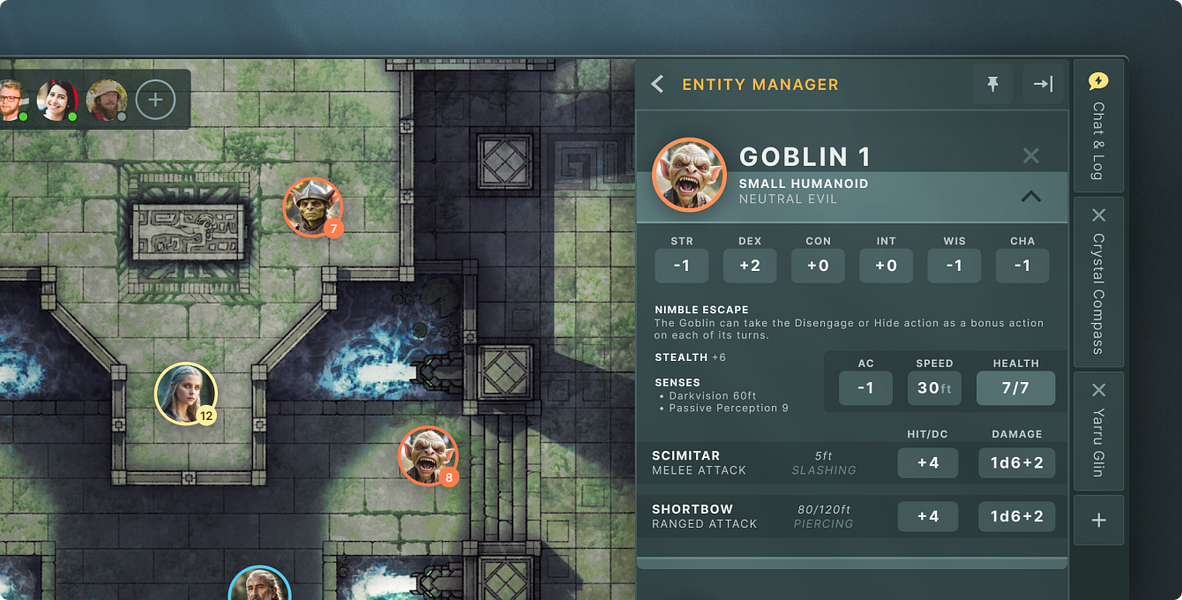Select the CON modifier box
This screenshot has height=600, width=1182.
pyautogui.click(x=818, y=266)
